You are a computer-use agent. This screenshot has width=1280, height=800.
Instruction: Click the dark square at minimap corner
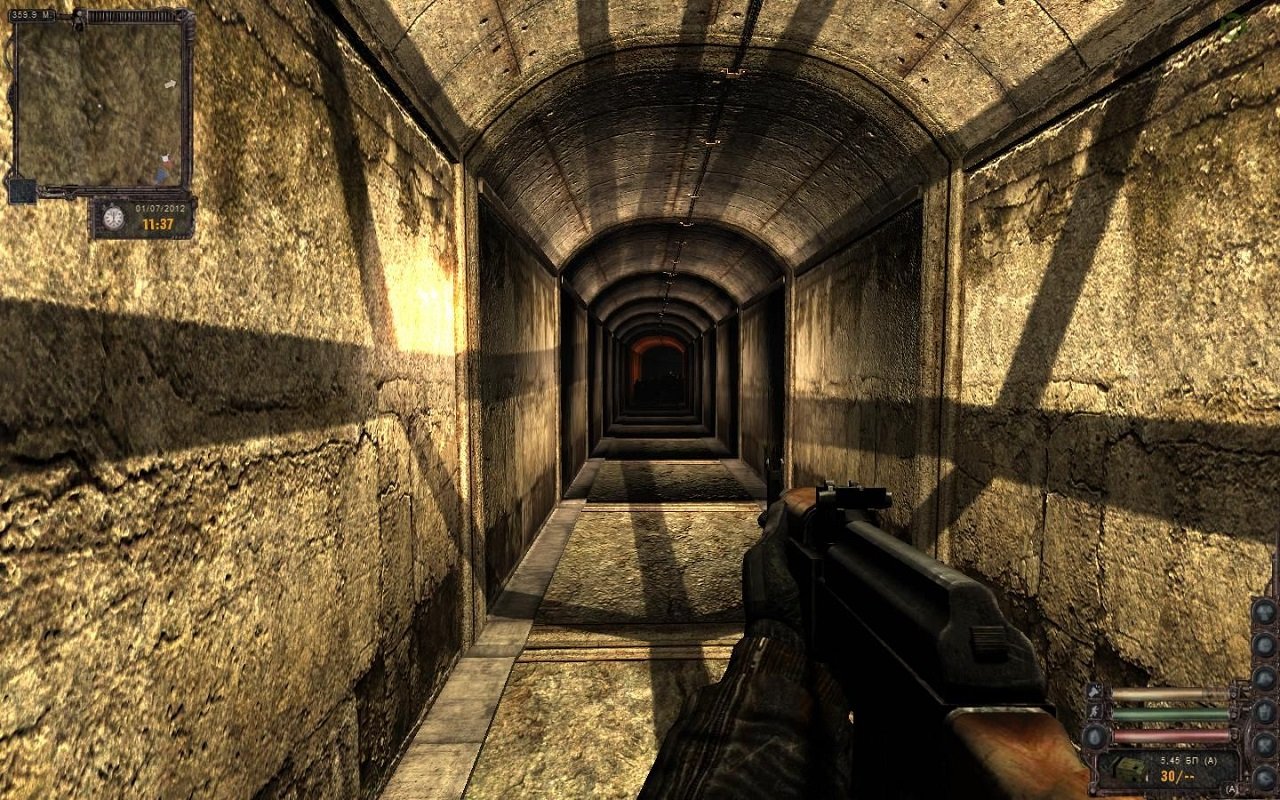coord(21,190)
